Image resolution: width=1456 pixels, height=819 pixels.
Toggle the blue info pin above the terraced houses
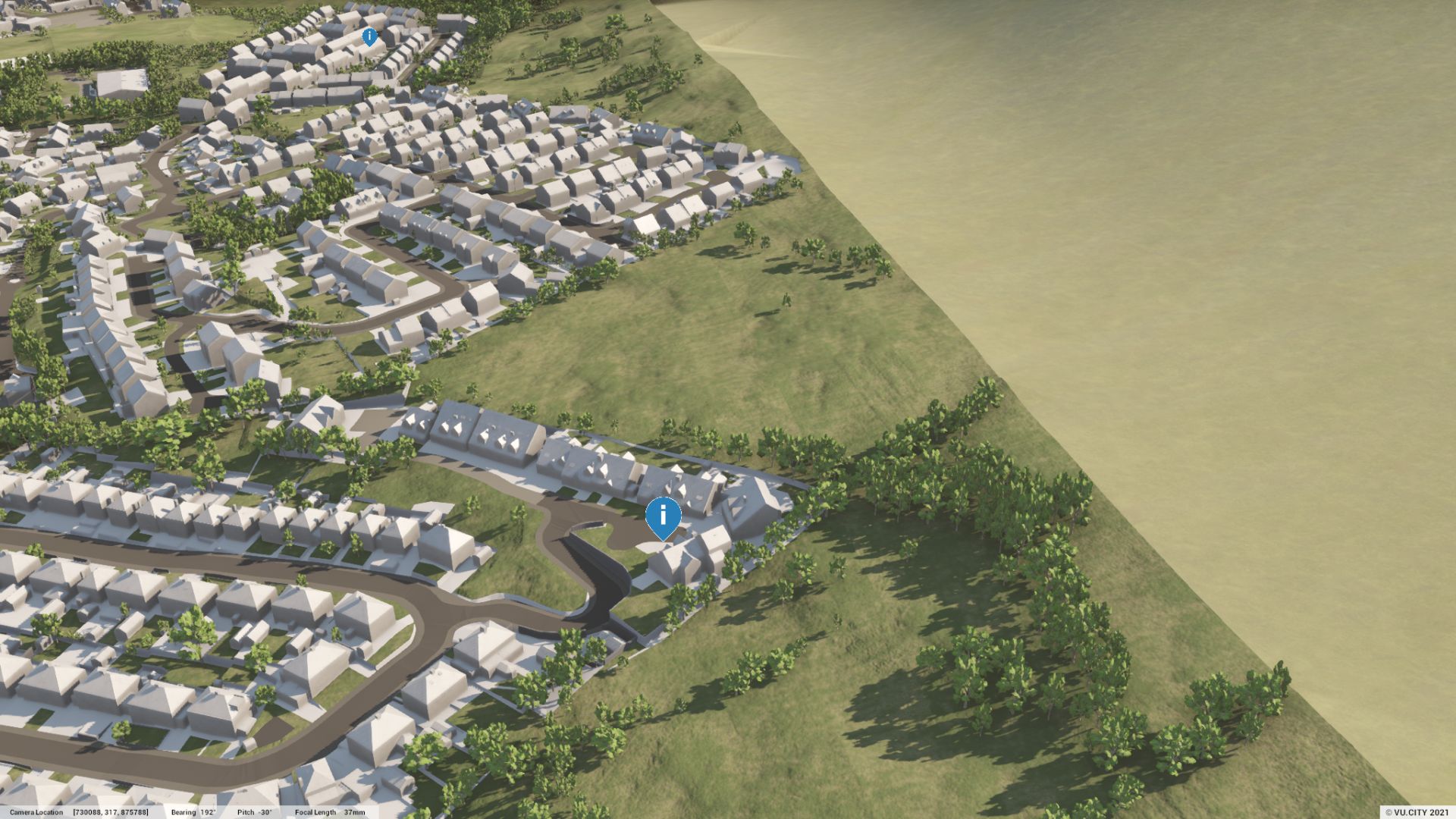[369, 36]
